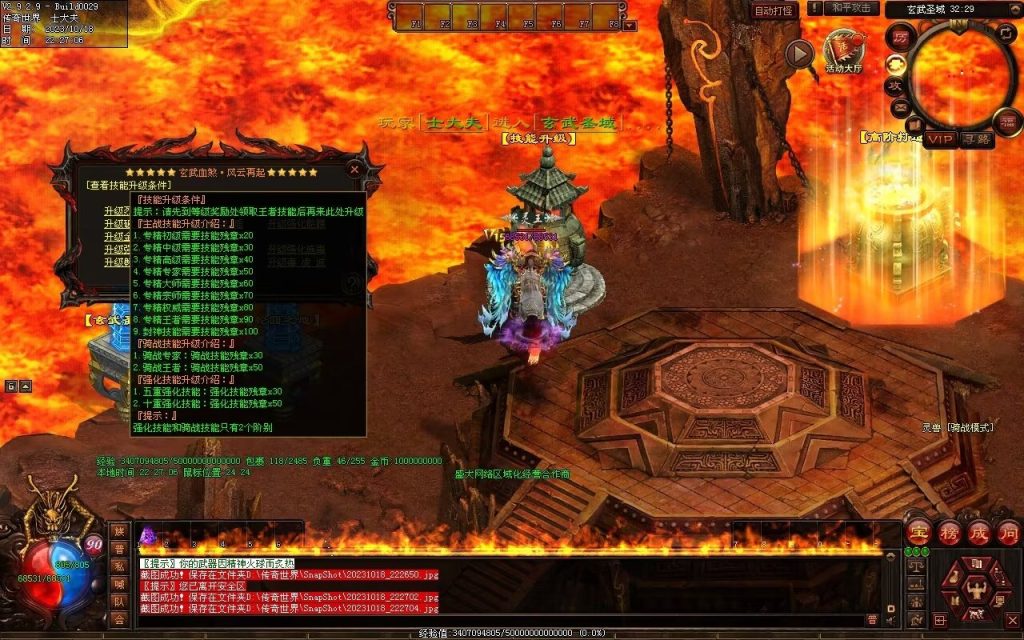Open the mail envelope icon
The width and height of the screenshot is (1024, 640).
(900, 106)
